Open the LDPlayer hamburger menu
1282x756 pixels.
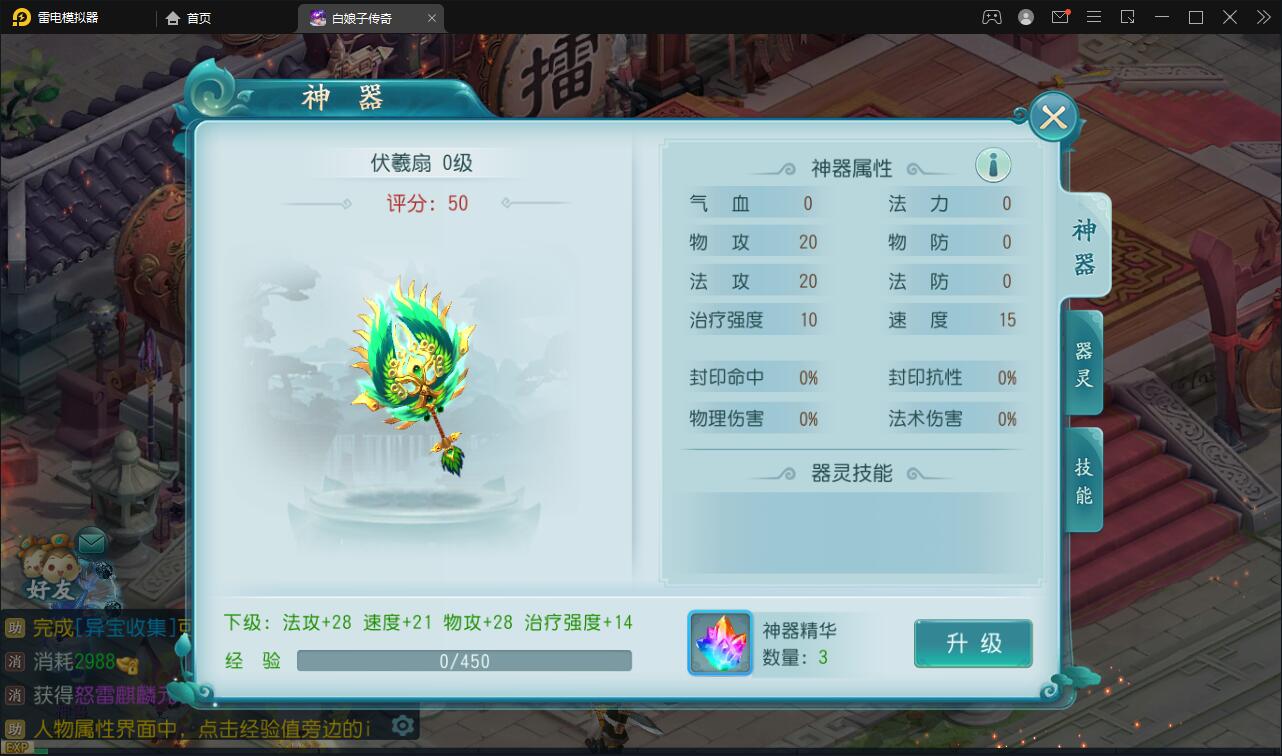pos(1093,17)
